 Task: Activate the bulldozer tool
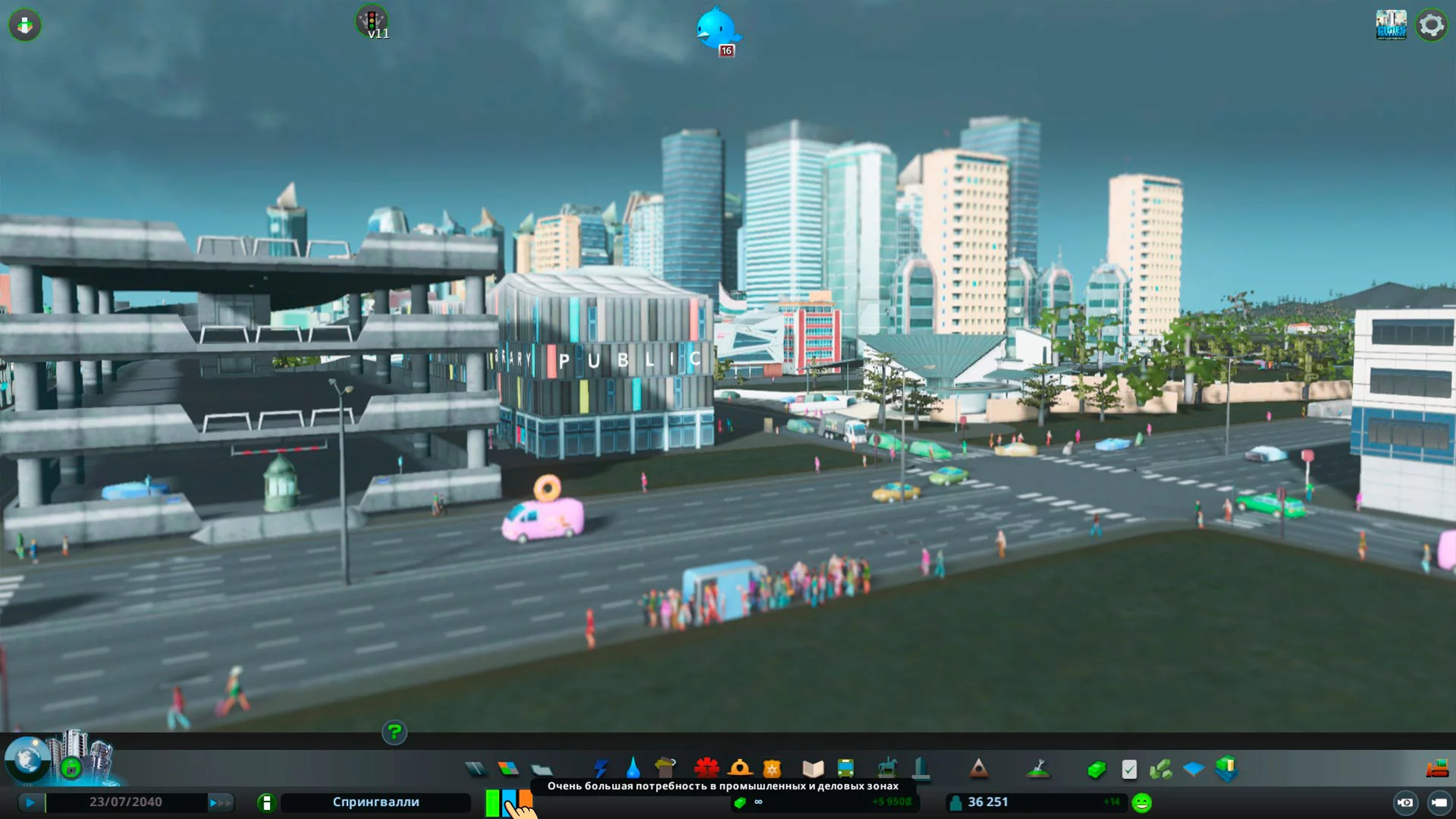click(x=1437, y=769)
